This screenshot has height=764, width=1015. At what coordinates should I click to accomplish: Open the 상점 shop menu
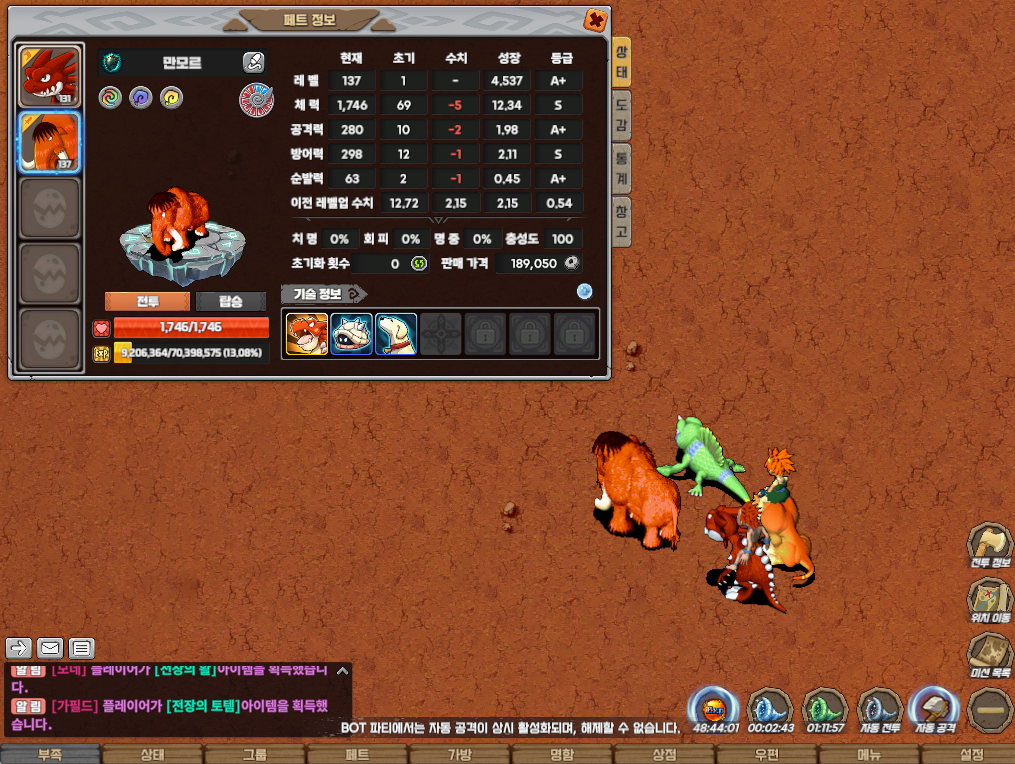coord(664,754)
